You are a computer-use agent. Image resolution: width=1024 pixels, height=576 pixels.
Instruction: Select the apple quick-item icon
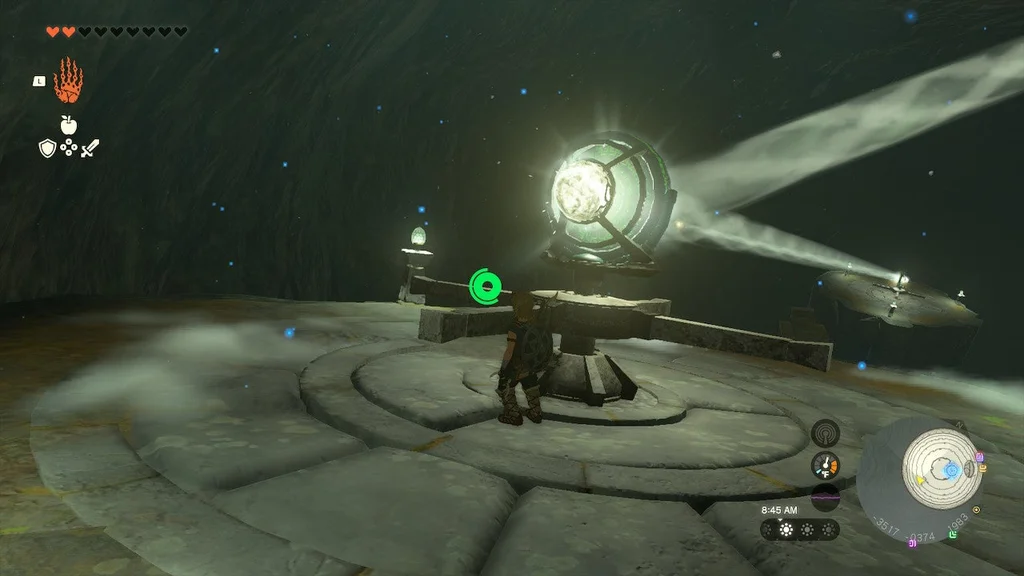pyautogui.click(x=68, y=124)
